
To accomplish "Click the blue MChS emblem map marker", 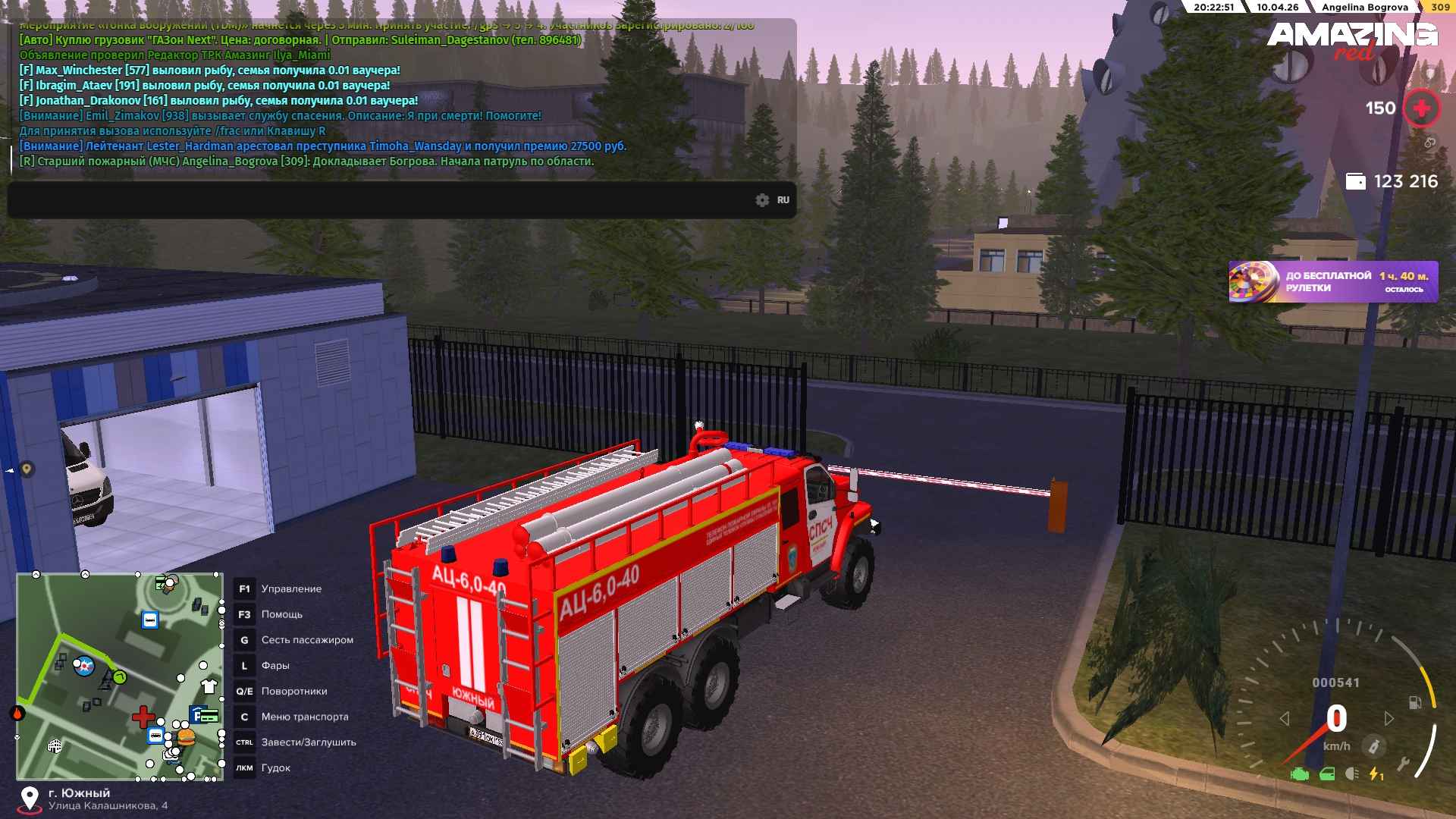I will pyautogui.click(x=83, y=667).
